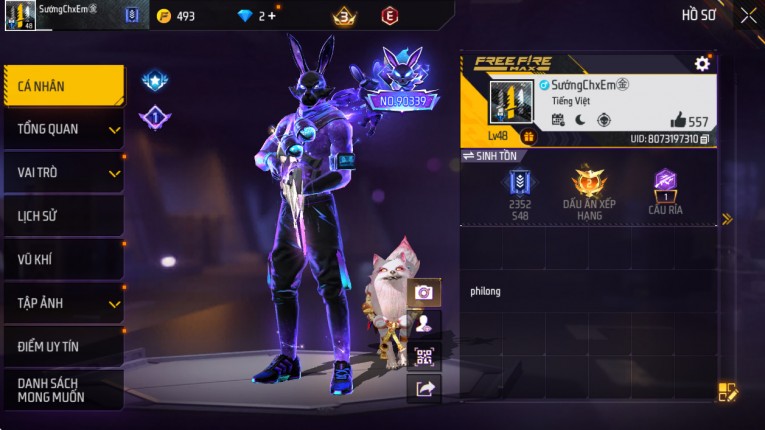
Task: Give a like with thumbs-up icon
Action: [679, 120]
